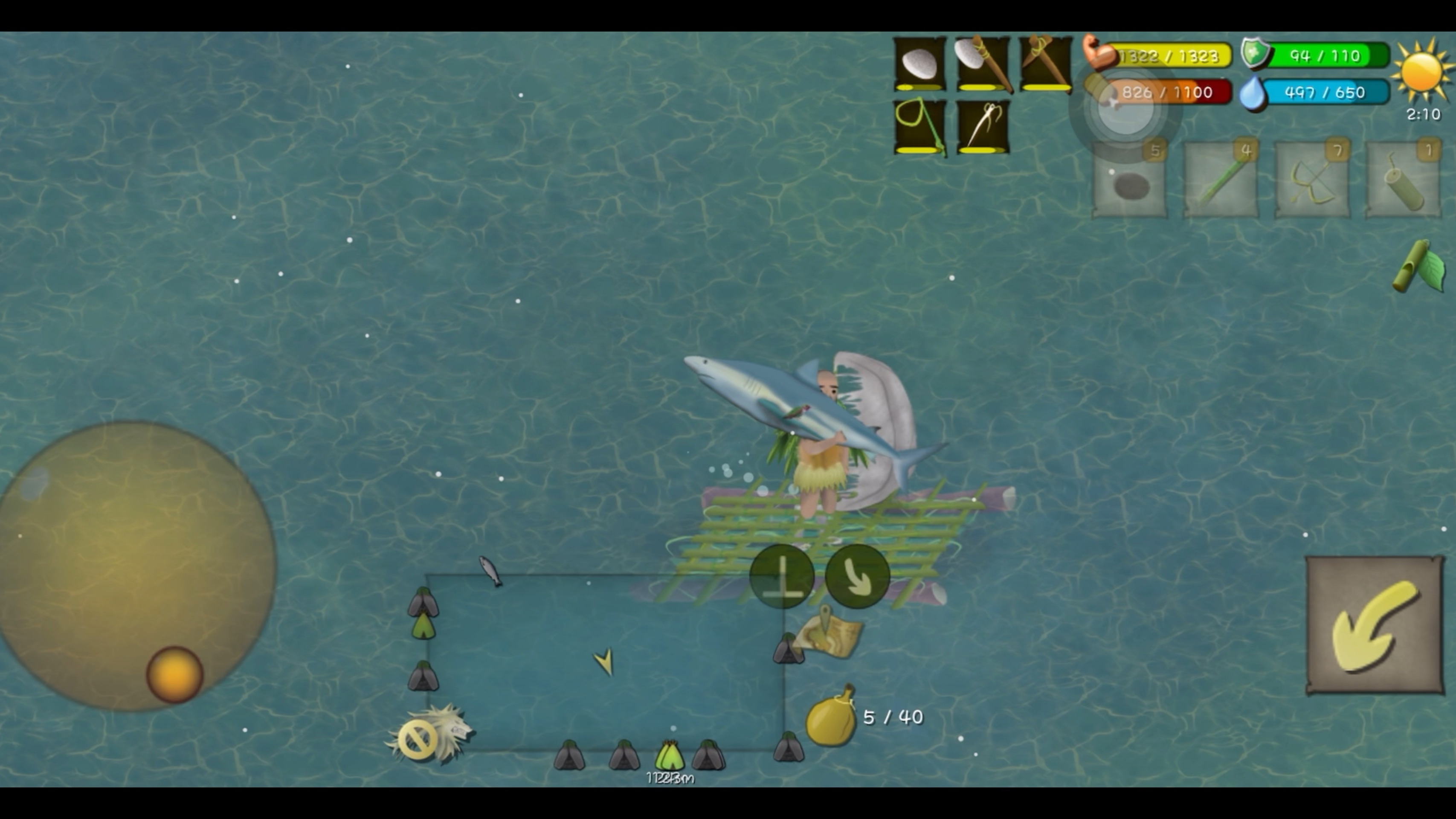
Task: Tap the orange virtual joystick knob
Action: 175,674
